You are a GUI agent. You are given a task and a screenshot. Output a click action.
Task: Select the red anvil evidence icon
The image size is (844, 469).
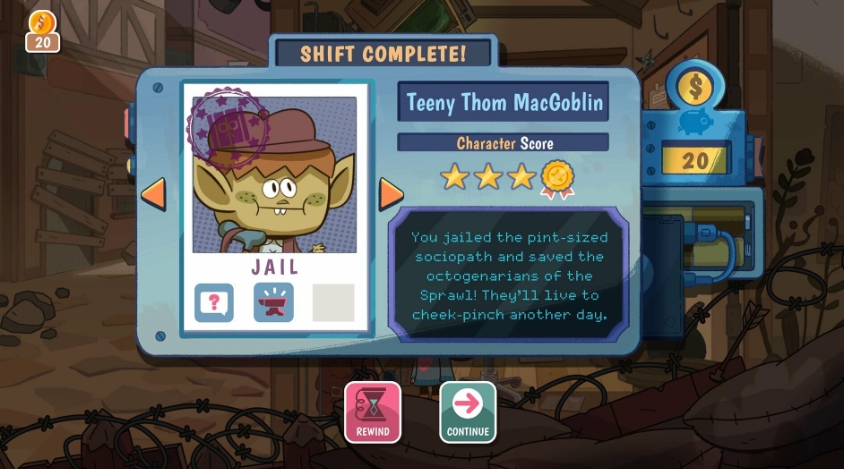point(273,302)
